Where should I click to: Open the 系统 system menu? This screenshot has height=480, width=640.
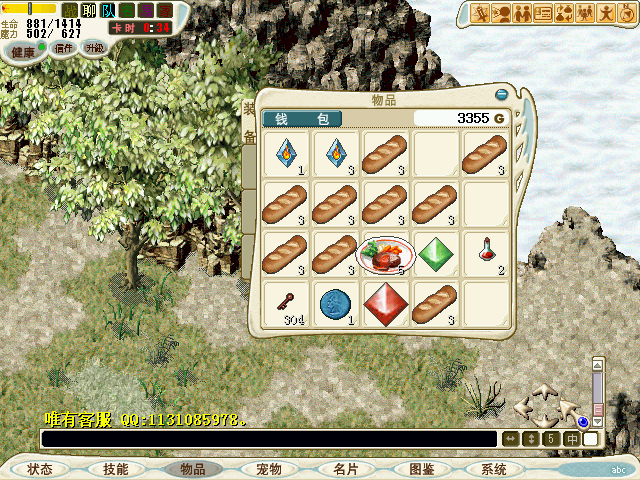coord(494,469)
